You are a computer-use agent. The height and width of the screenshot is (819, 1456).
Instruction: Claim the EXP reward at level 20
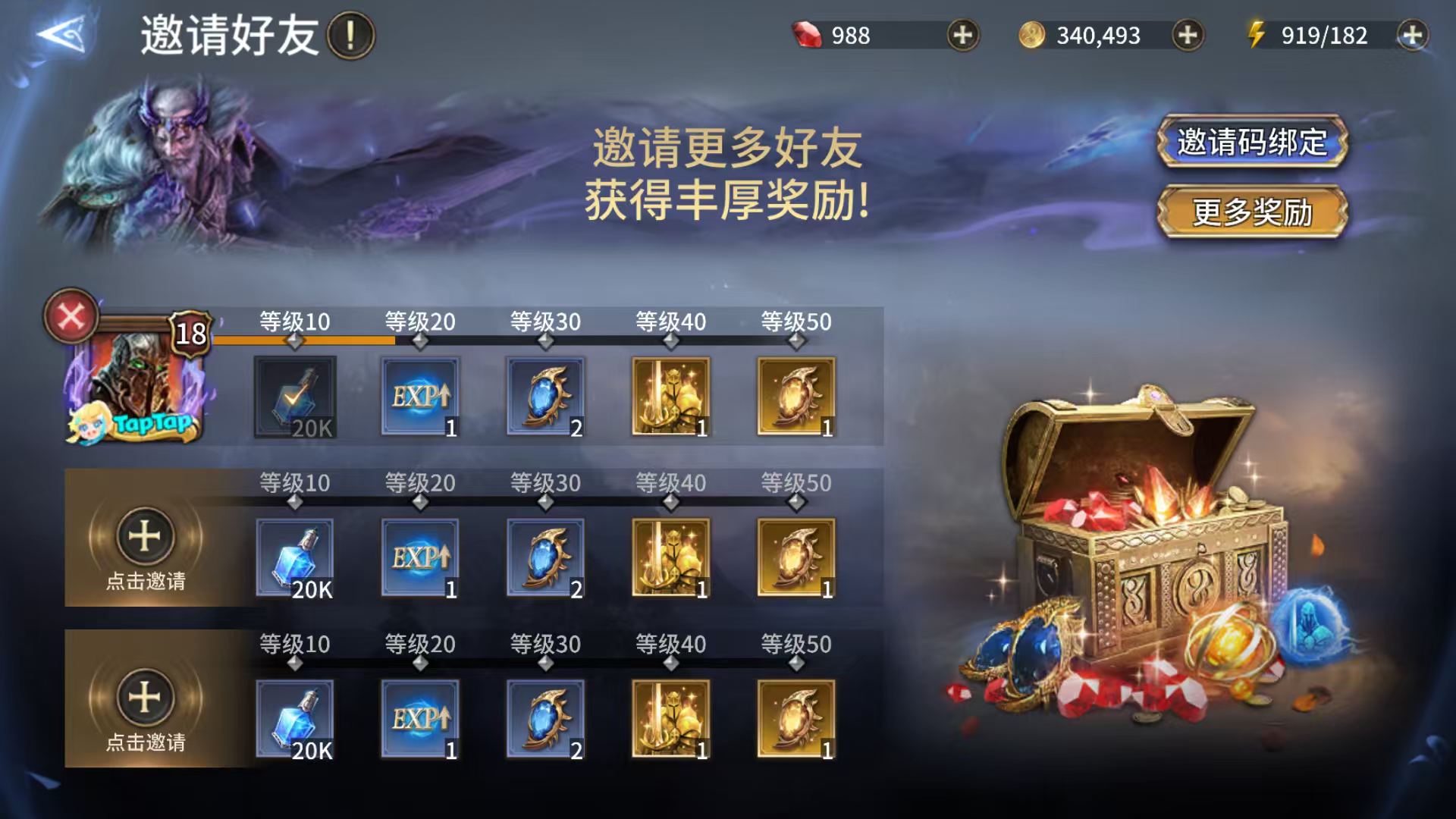pyautogui.click(x=422, y=398)
